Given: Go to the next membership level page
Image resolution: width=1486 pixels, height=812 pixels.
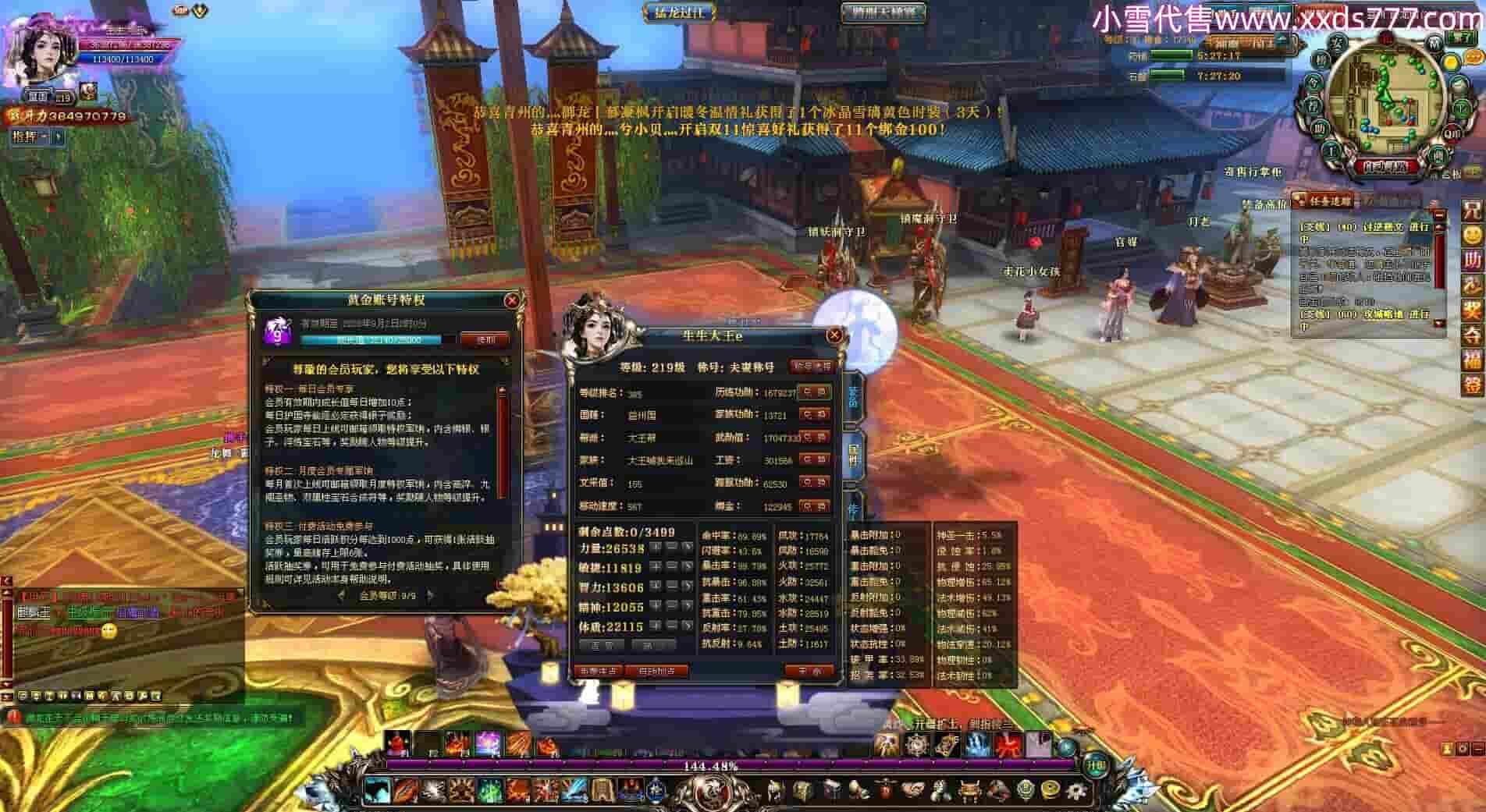Looking at the screenshot, I should pyautogui.click(x=430, y=596).
